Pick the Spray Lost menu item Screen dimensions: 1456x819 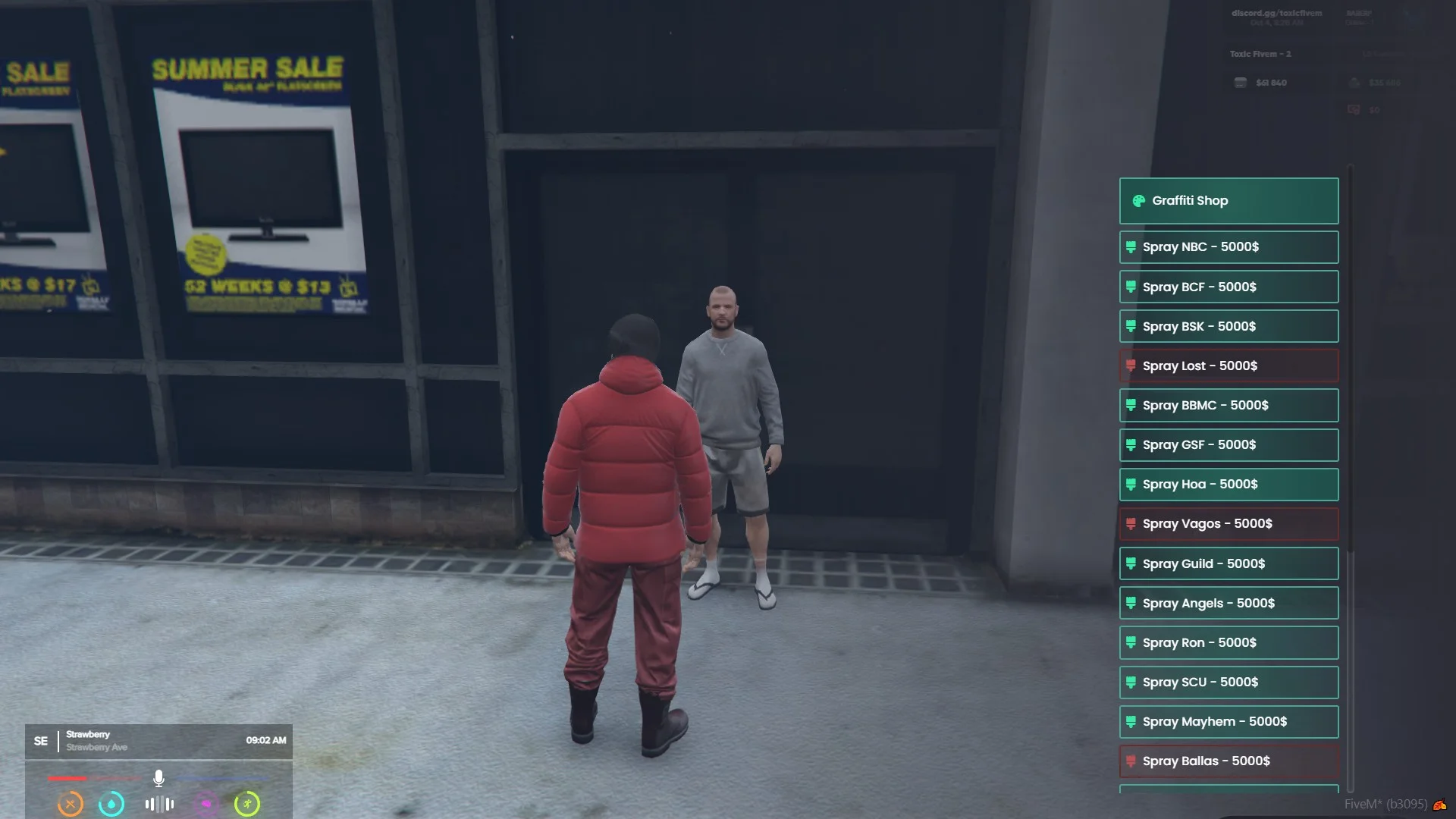1228,366
